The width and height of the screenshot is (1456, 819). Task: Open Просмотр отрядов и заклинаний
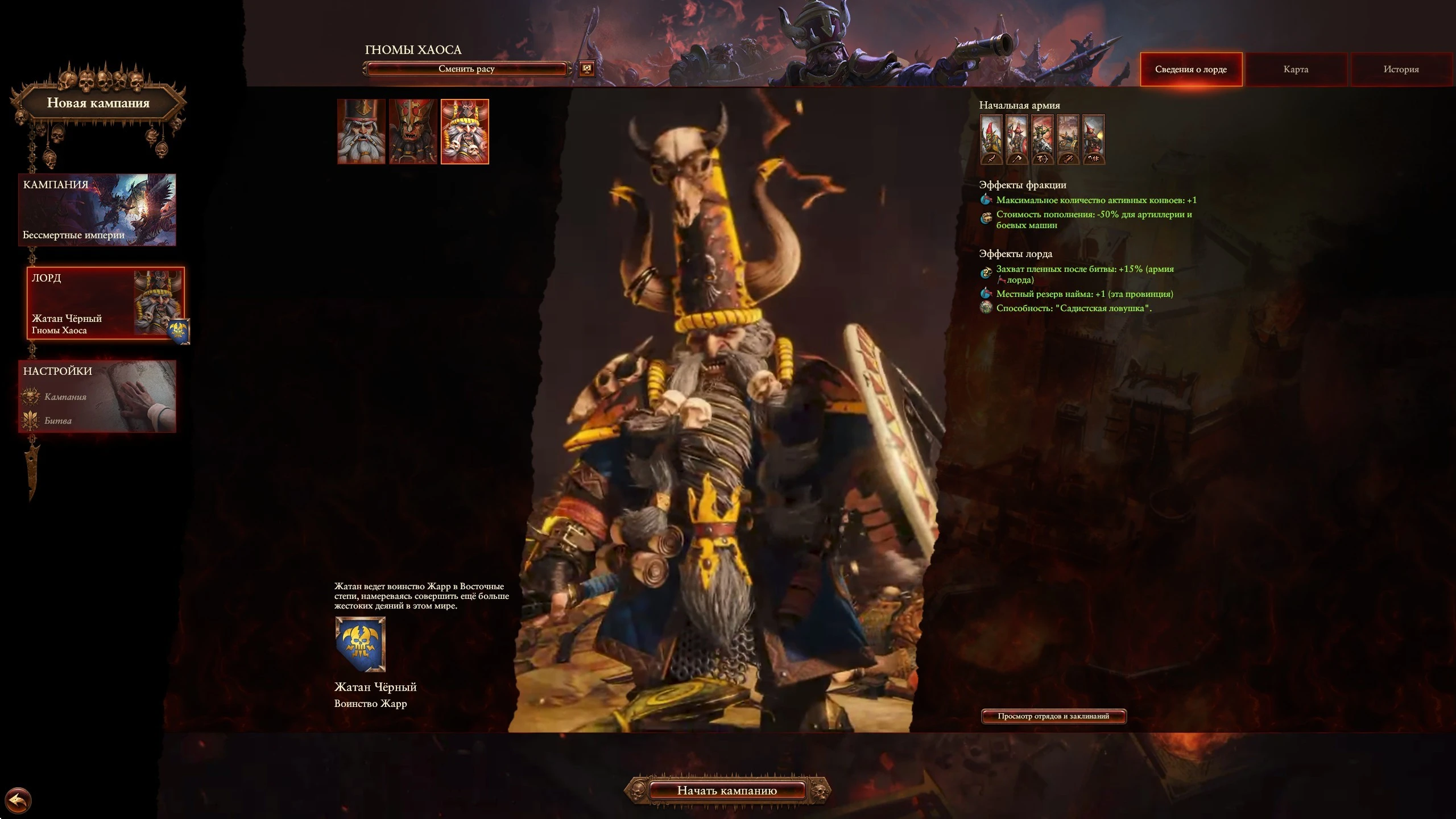point(1054,716)
